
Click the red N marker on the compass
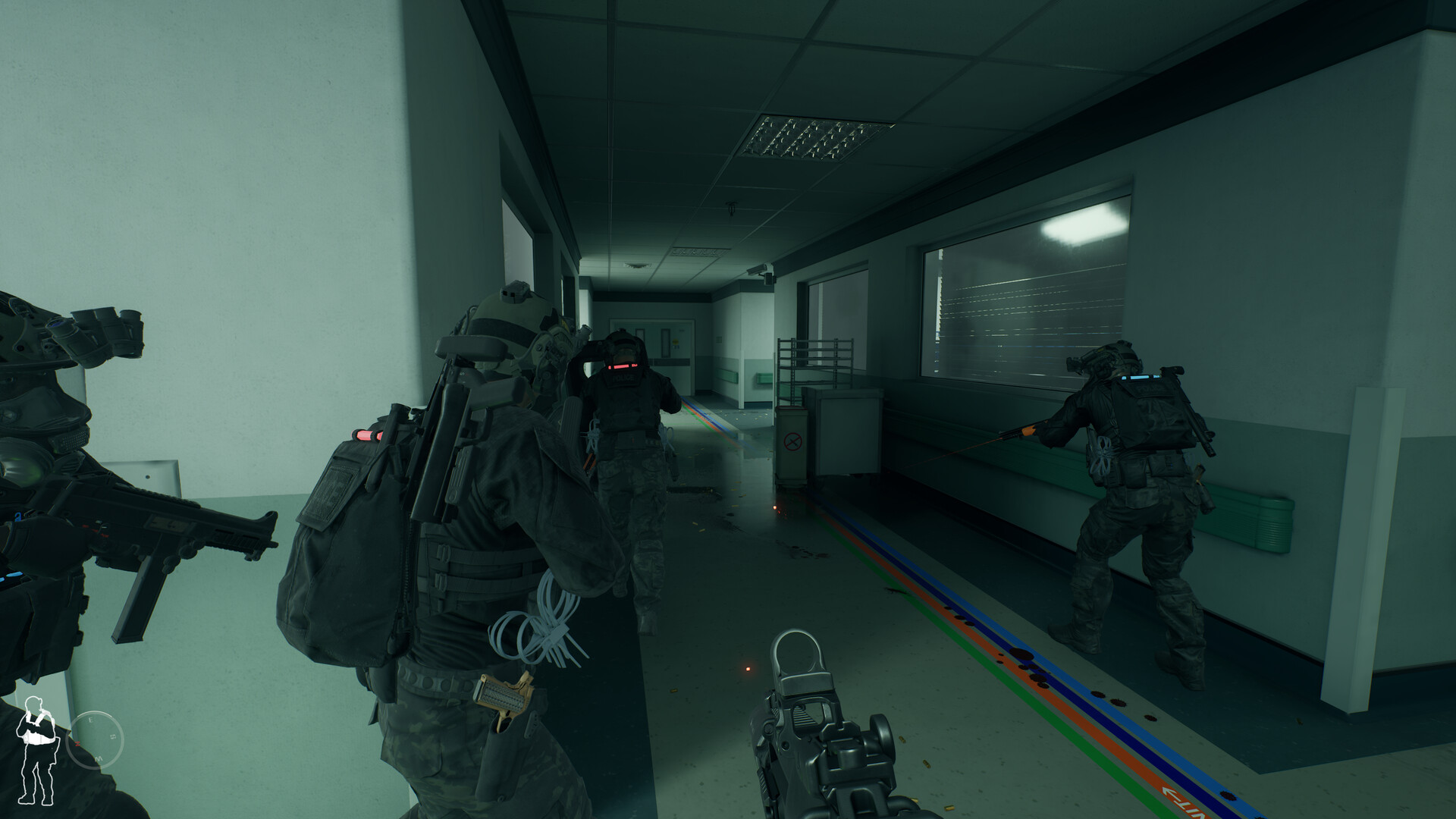(78, 744)
